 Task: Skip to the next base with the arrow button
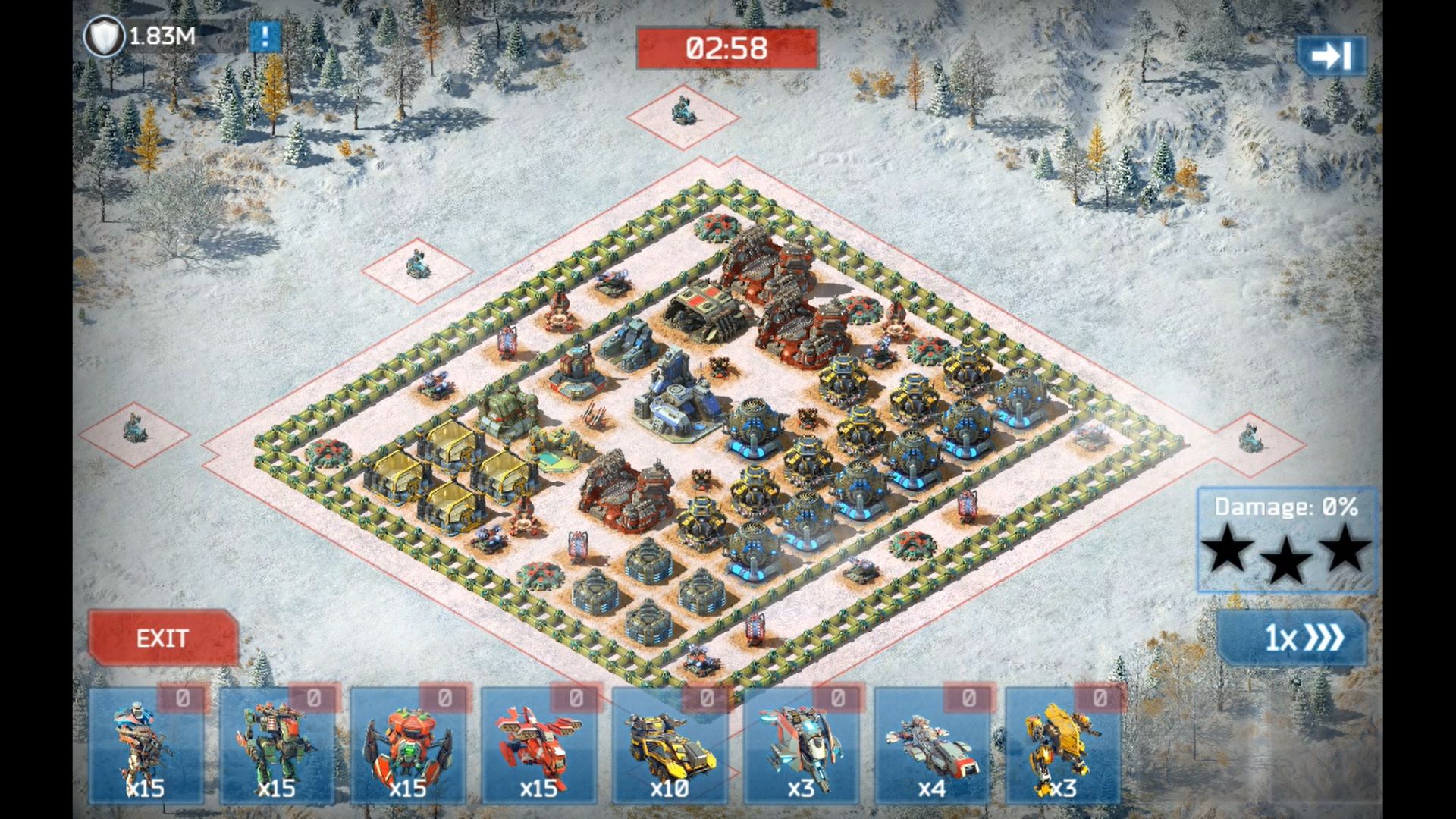pos(1331,55)
